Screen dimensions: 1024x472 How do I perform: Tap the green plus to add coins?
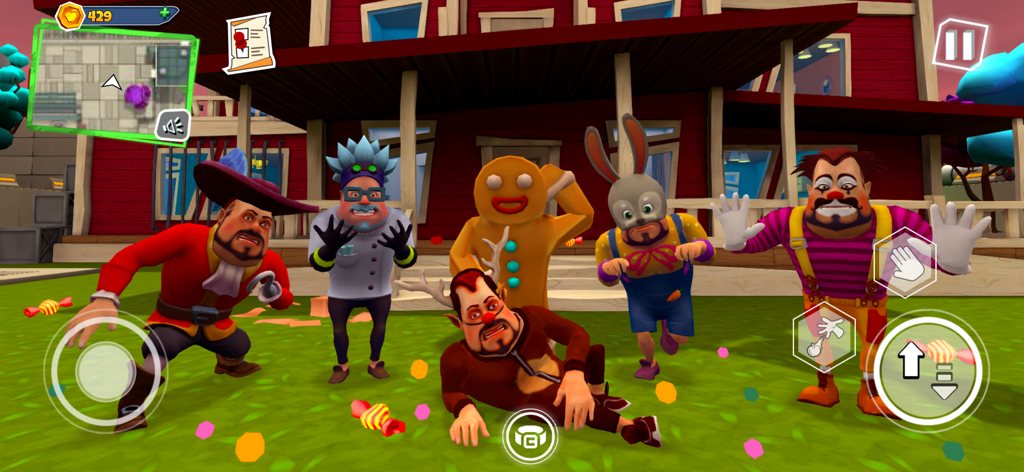point(163,15)
